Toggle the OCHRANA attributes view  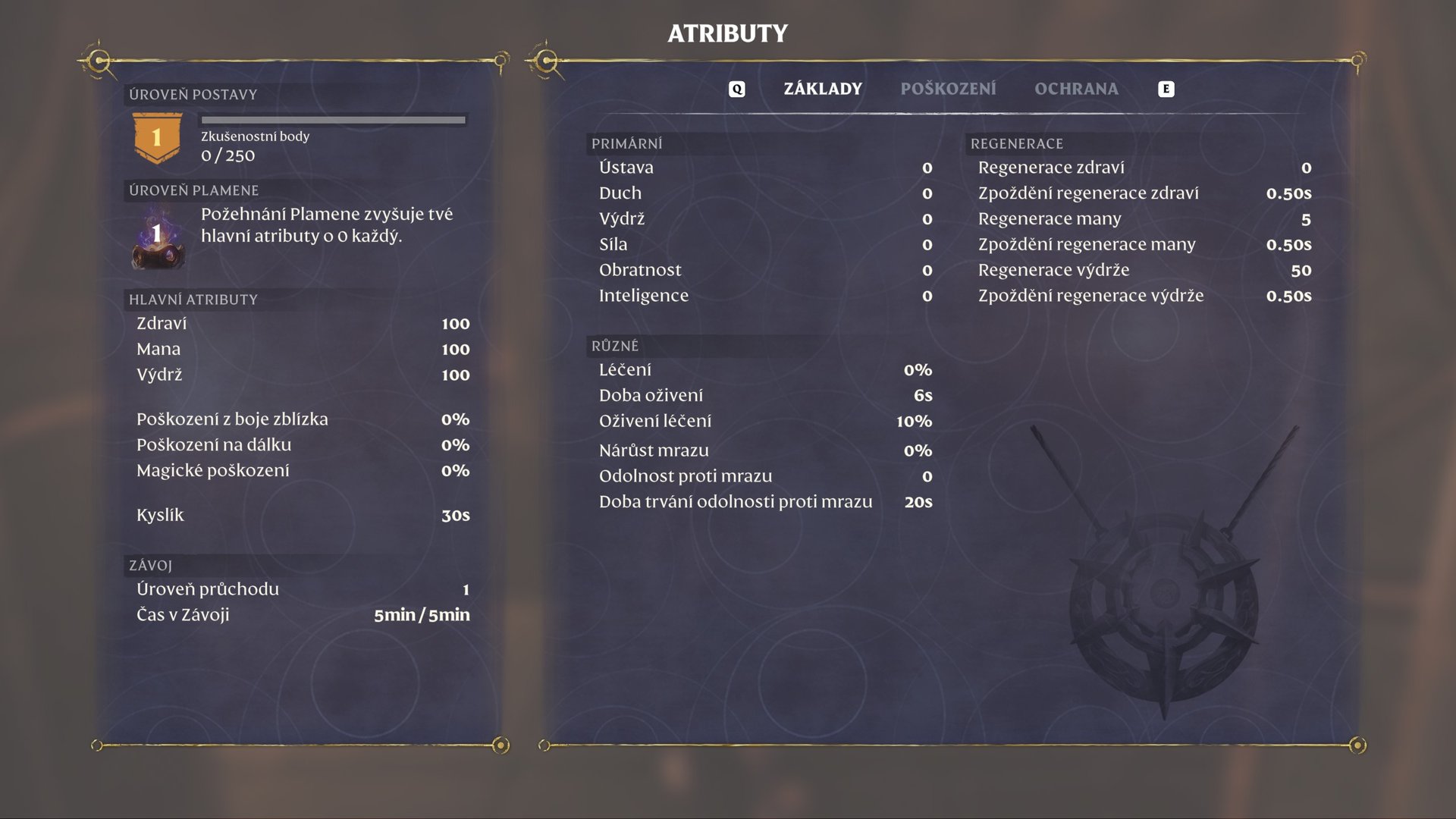pos(1076,89)
